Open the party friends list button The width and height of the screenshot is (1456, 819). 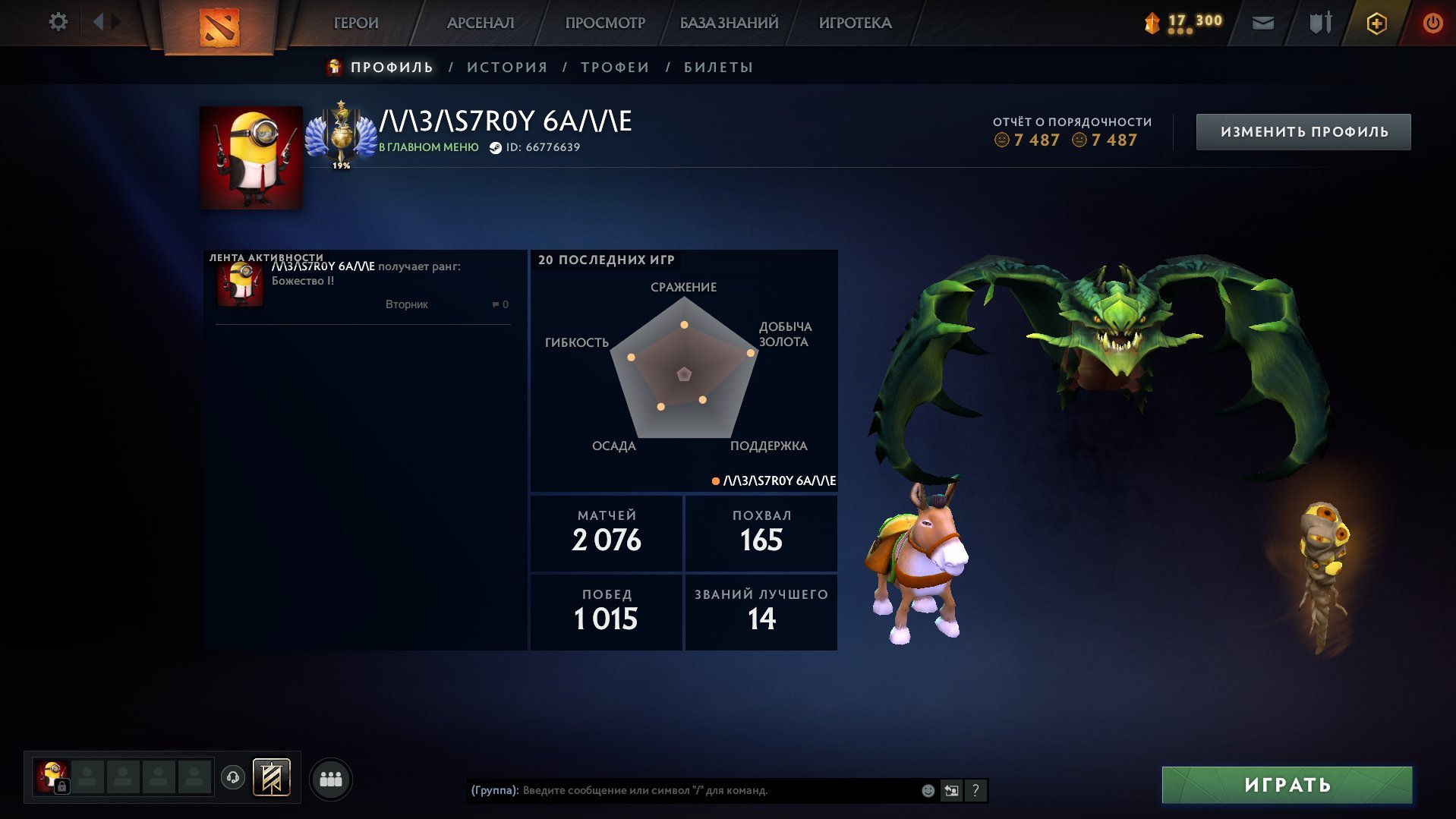[331, 779]
